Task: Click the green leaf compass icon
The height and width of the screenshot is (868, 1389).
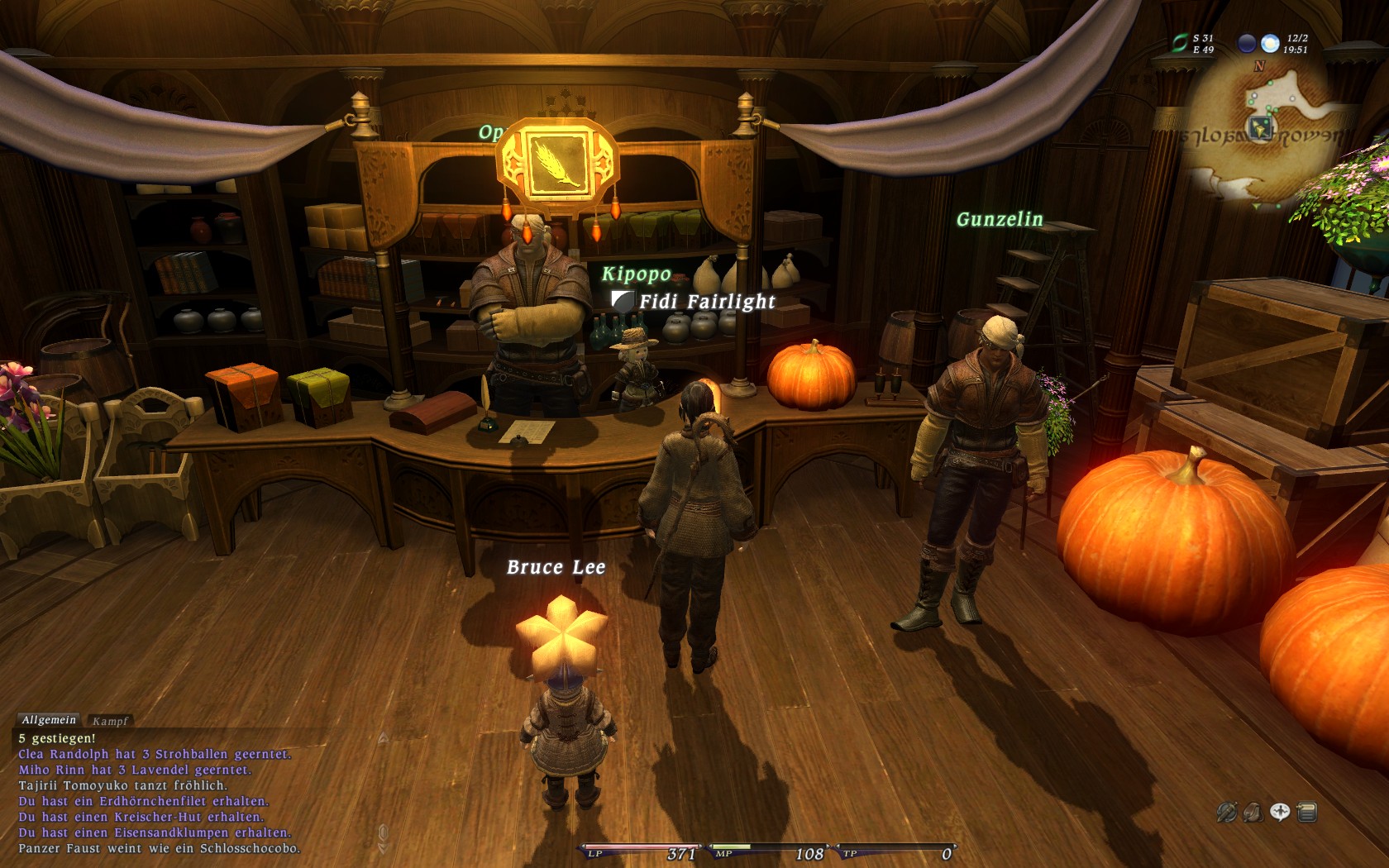Action: 1180,43
